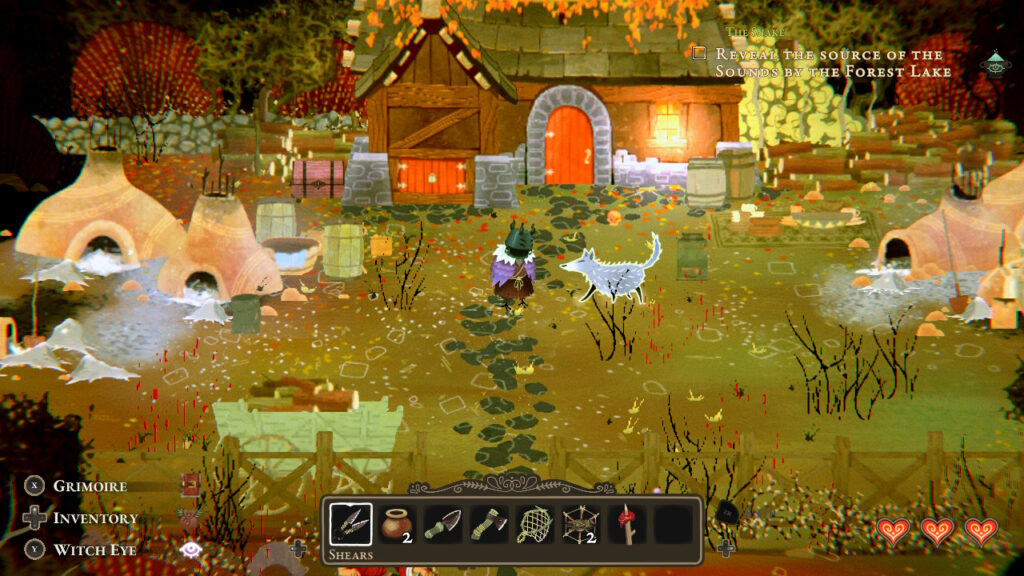
Task: Click the cauldron eye icon beside the quest
Action: [x=995, y=64]
